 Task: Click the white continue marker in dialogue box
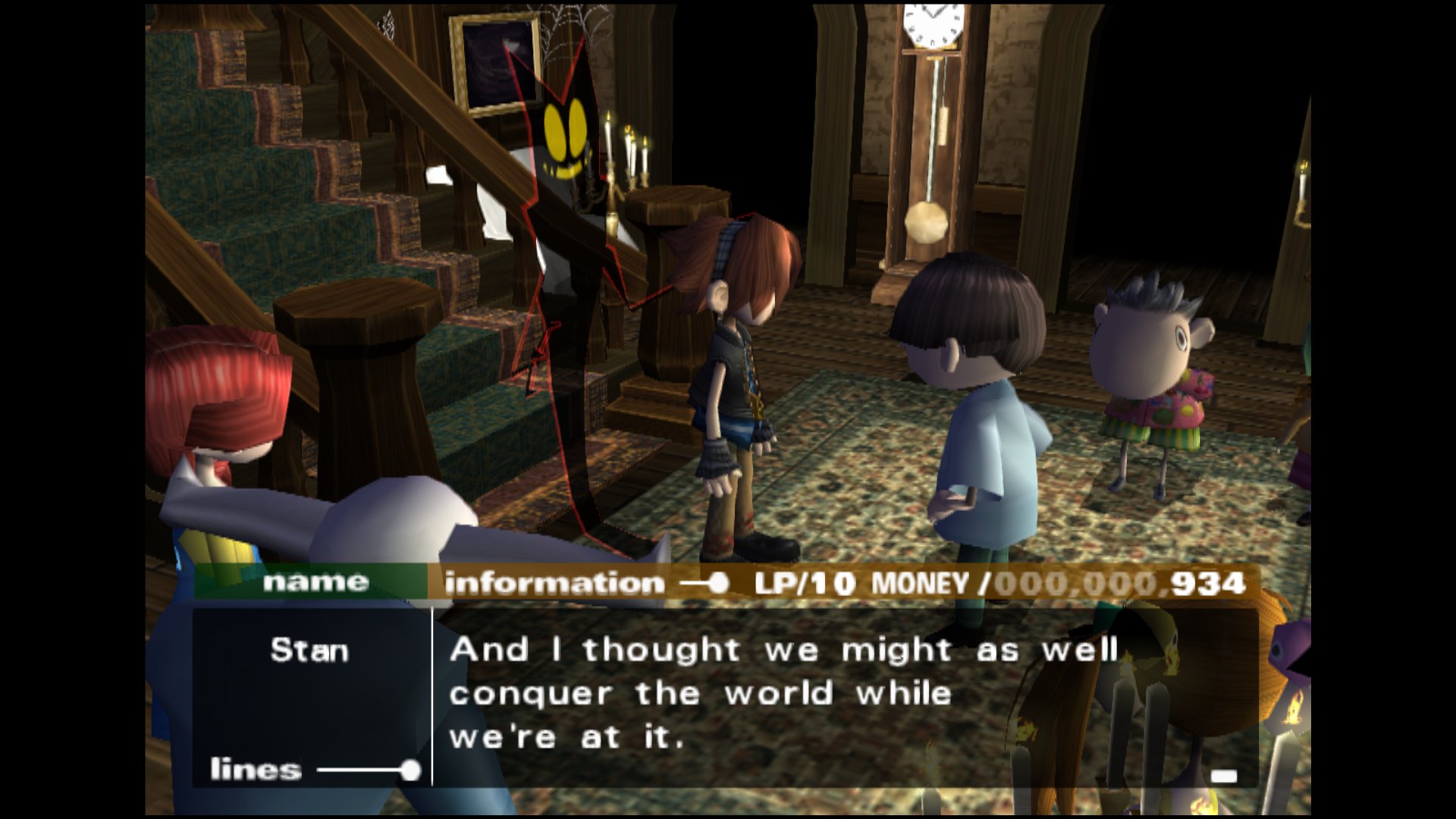coord(1223,776)
